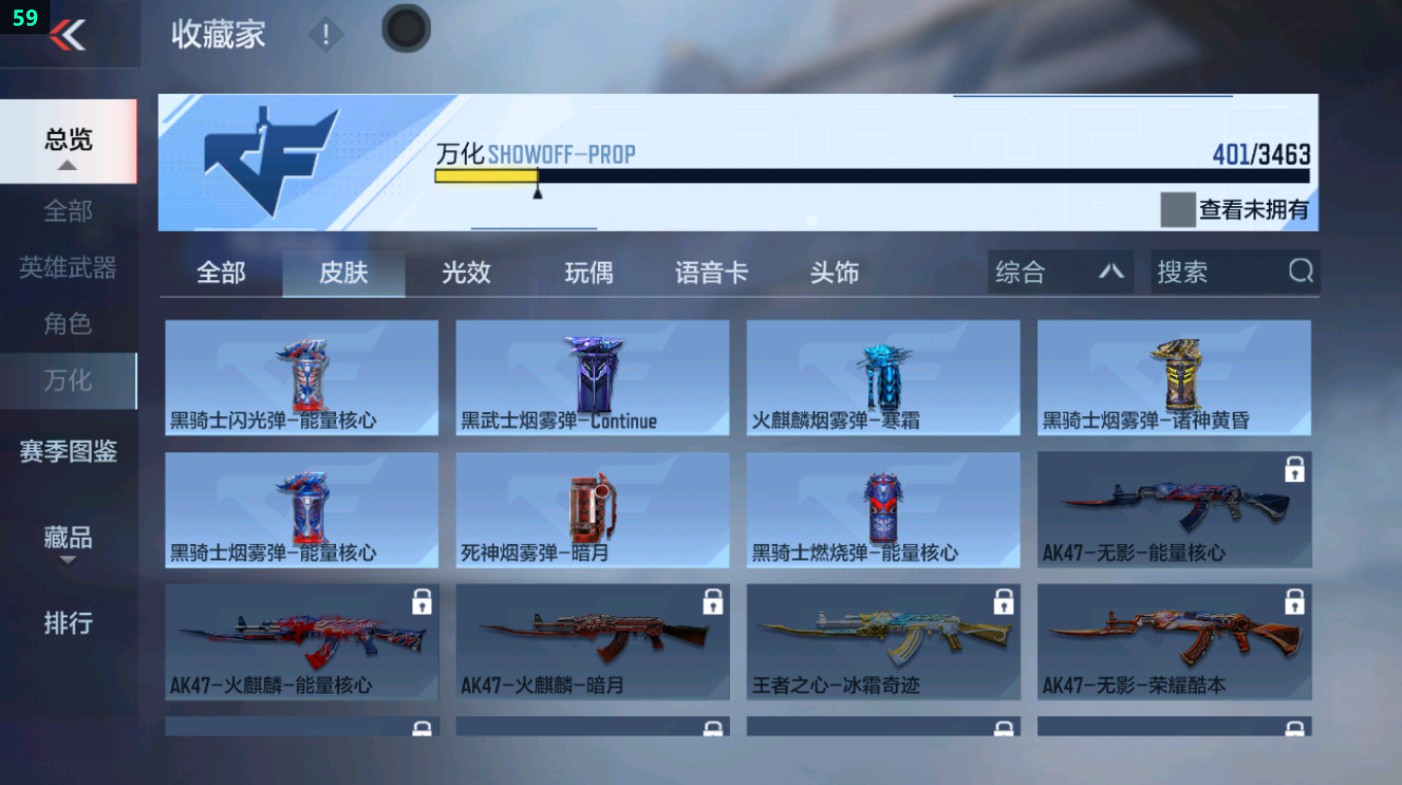Select 赛季图鉴 in the sidebar
Image resolution: width=1402 pixels, height=785 pixels.
click(x=68, y=453)
